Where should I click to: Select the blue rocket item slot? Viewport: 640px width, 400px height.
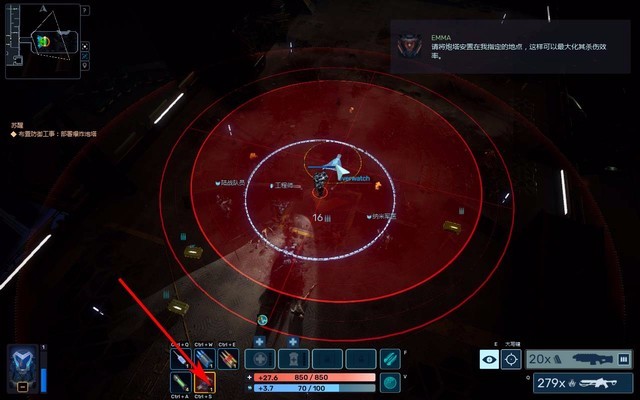click(204, 359)
